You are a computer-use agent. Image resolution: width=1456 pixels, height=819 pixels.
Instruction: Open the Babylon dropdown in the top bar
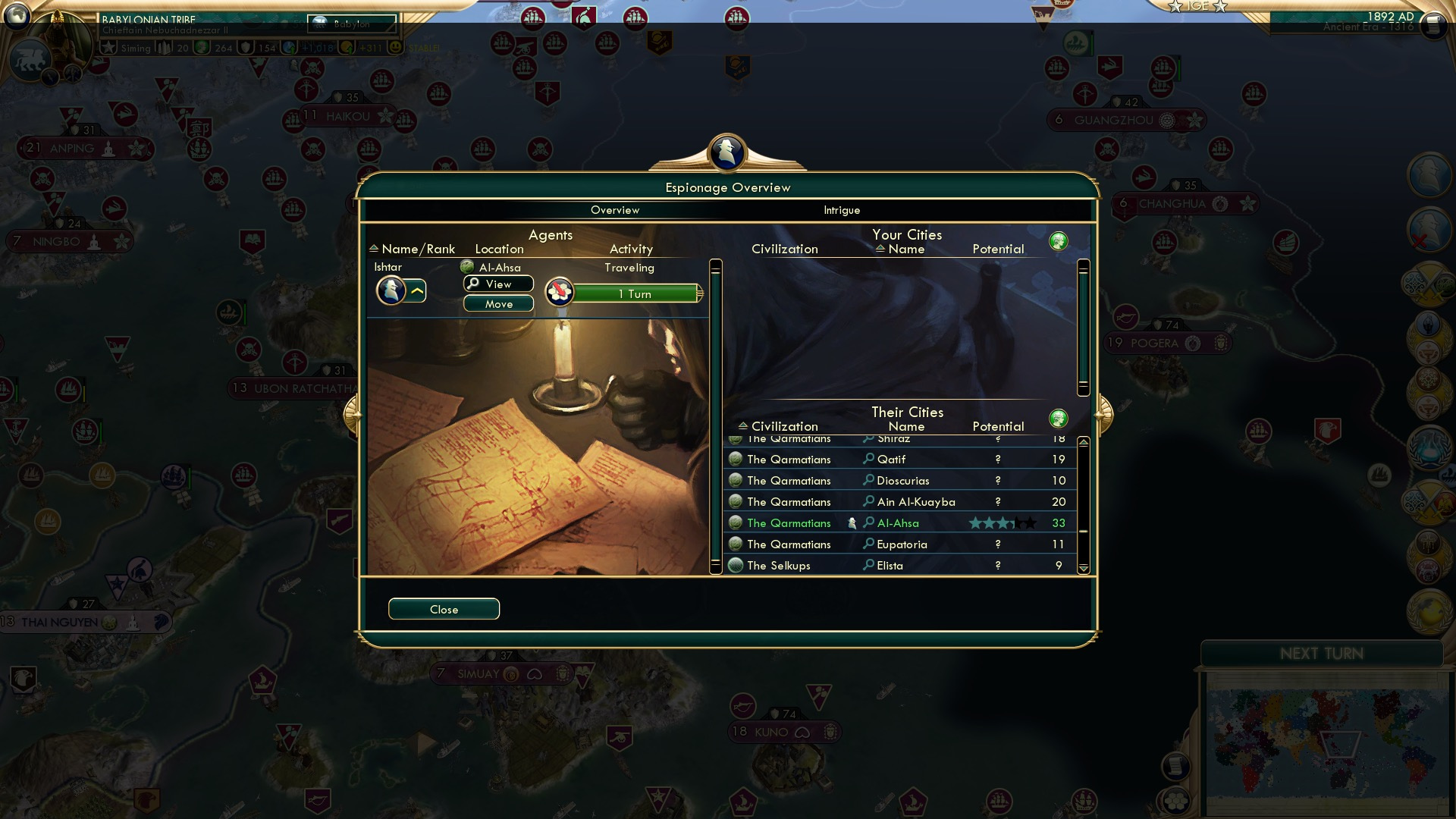(351, 24)
